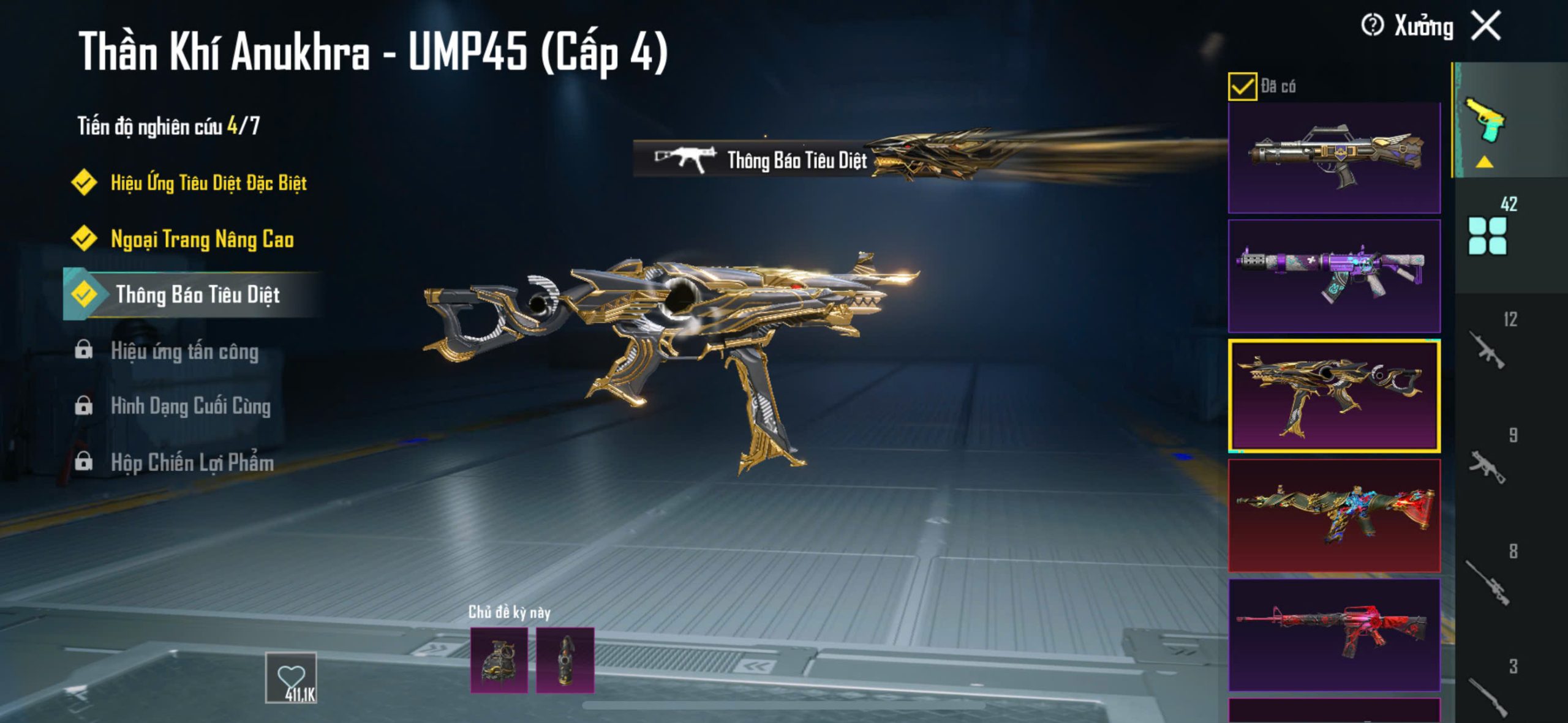Preview the themed melee item thumbnail

[565, 661]
